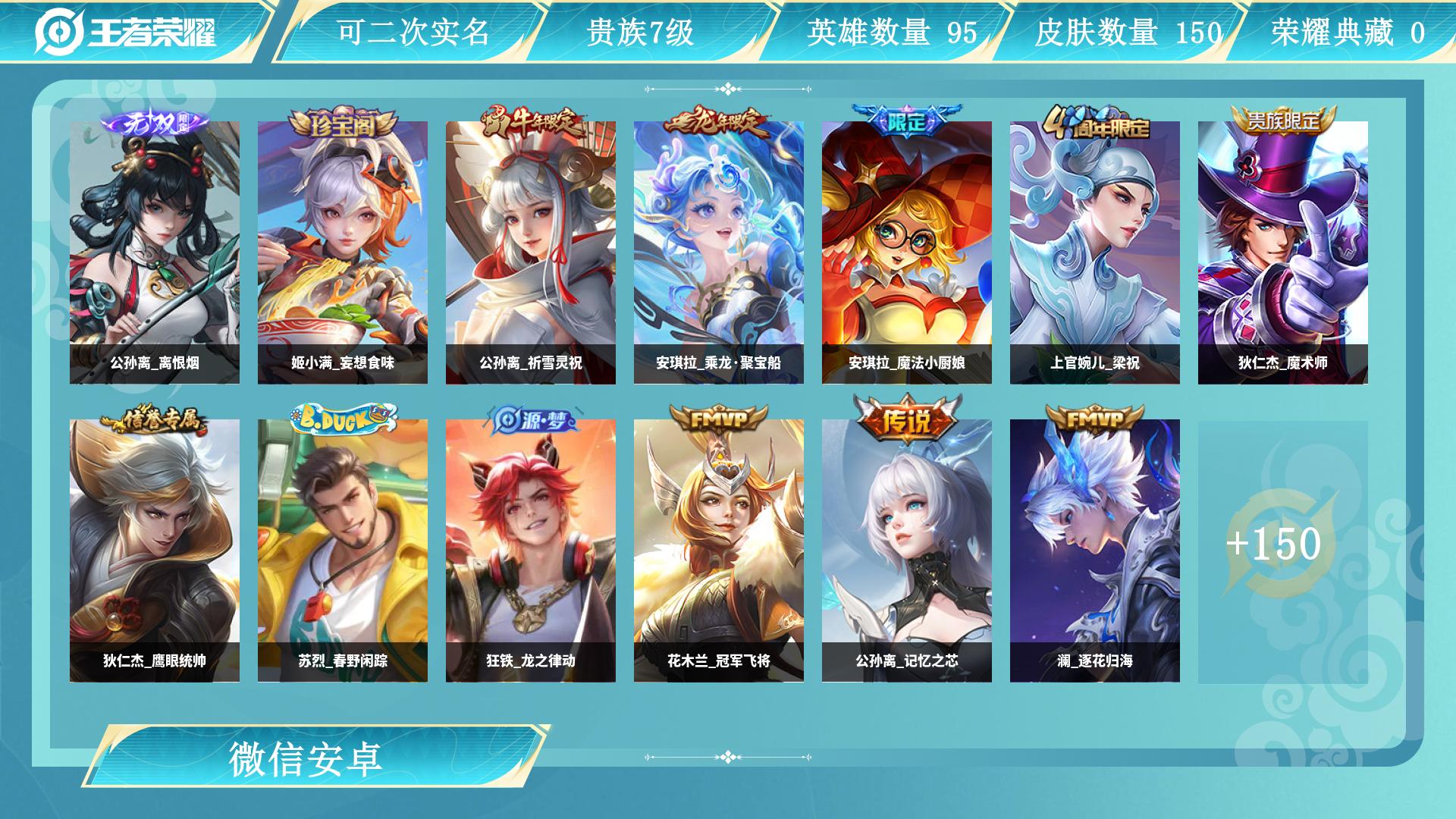View the 公孙离_记忆之芯 skin card
The height and width of the screenshot is (819, 1456).
[907, 551]
